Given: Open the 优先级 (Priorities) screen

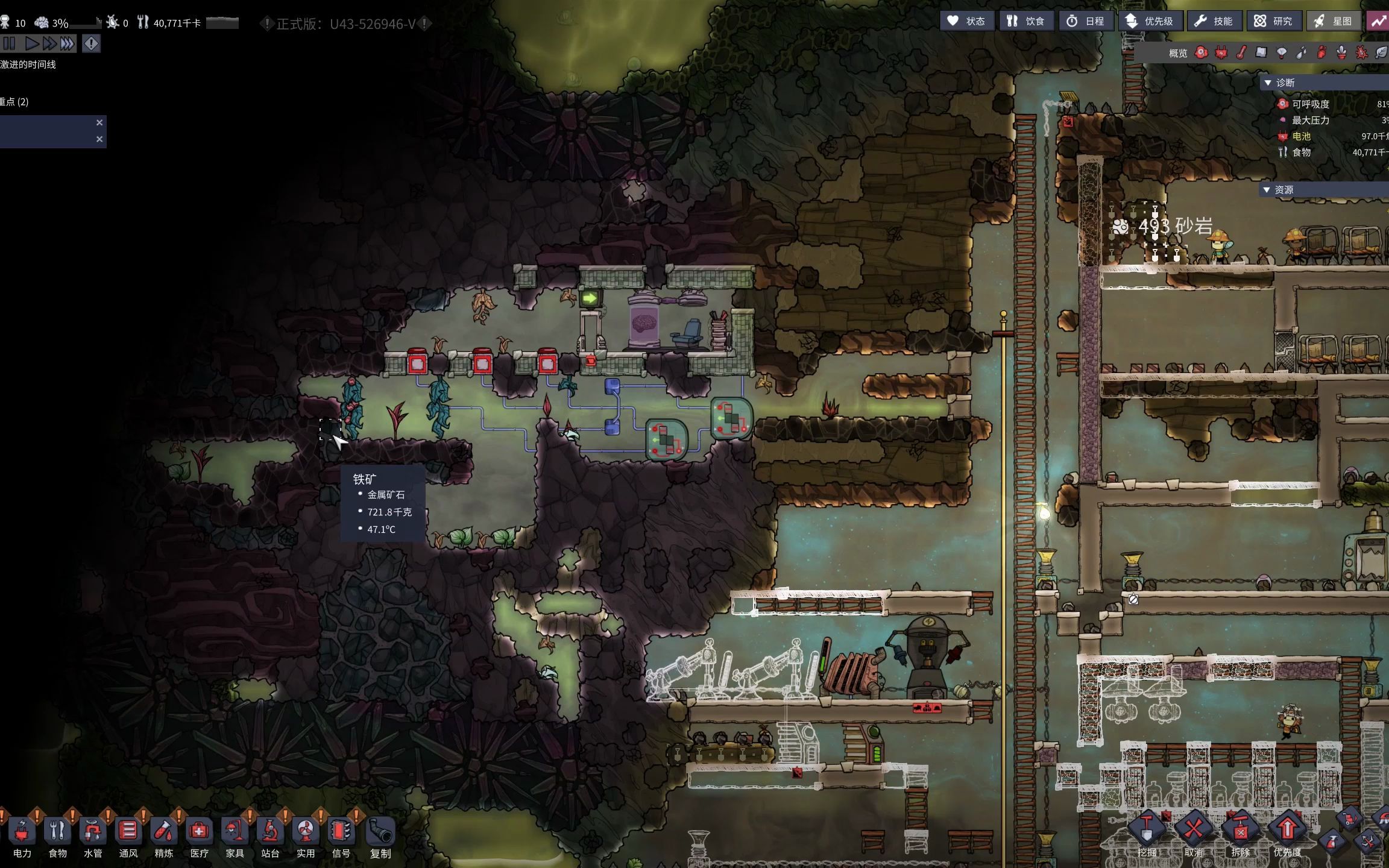Looking at the screenshot, I should click(x=1150, y=21).
